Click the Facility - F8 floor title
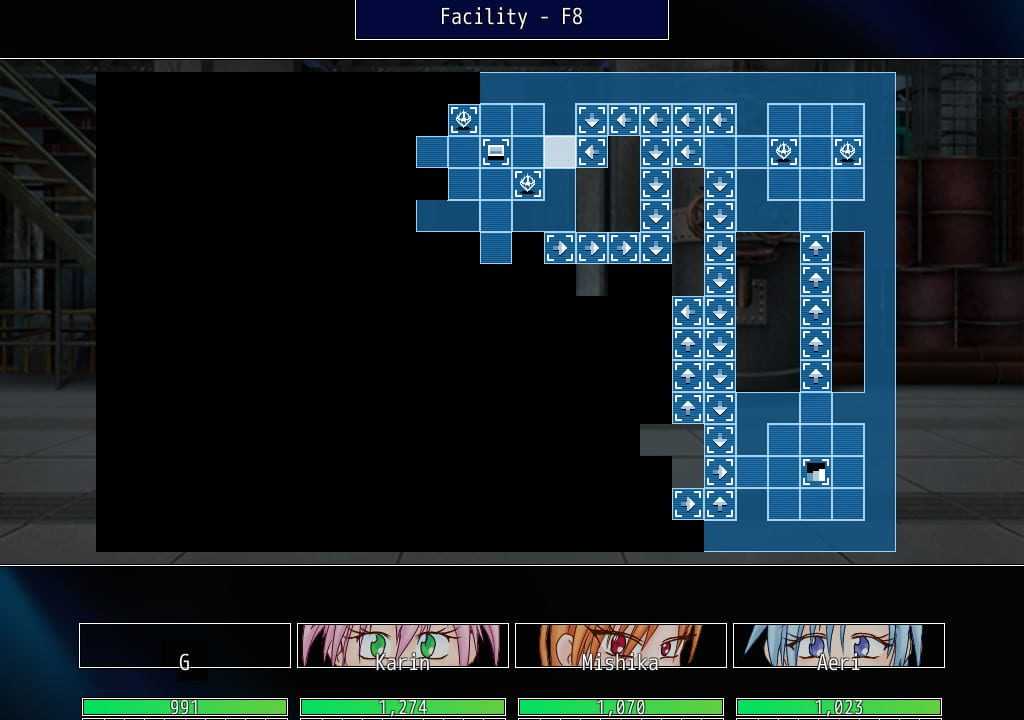This screenshot has width=1024, height=720. [x=512, y=18]
